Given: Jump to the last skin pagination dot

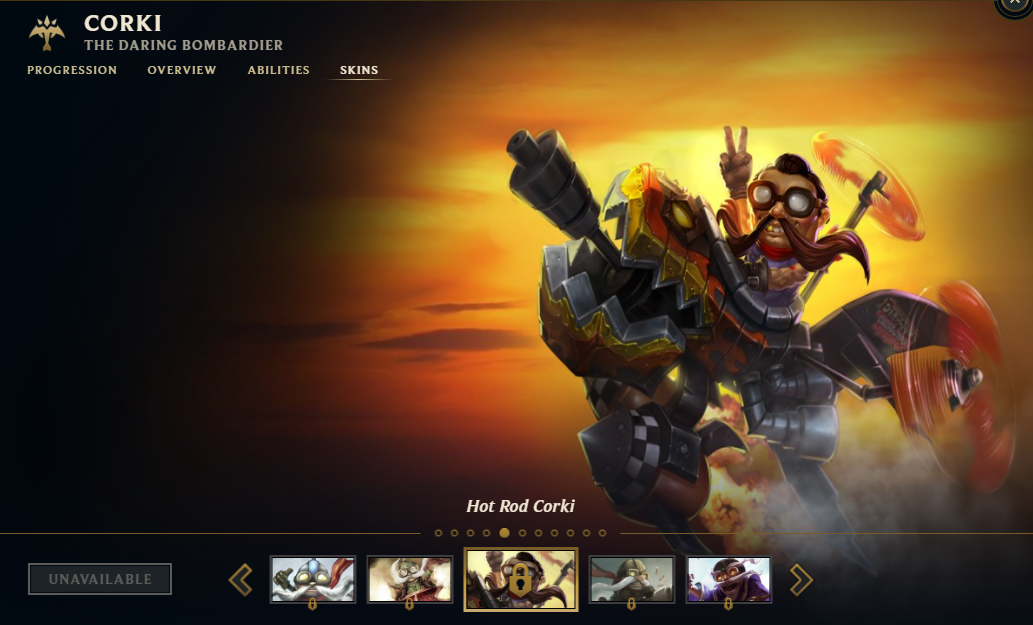Looking at the screenshot, I should coord(602,533).
